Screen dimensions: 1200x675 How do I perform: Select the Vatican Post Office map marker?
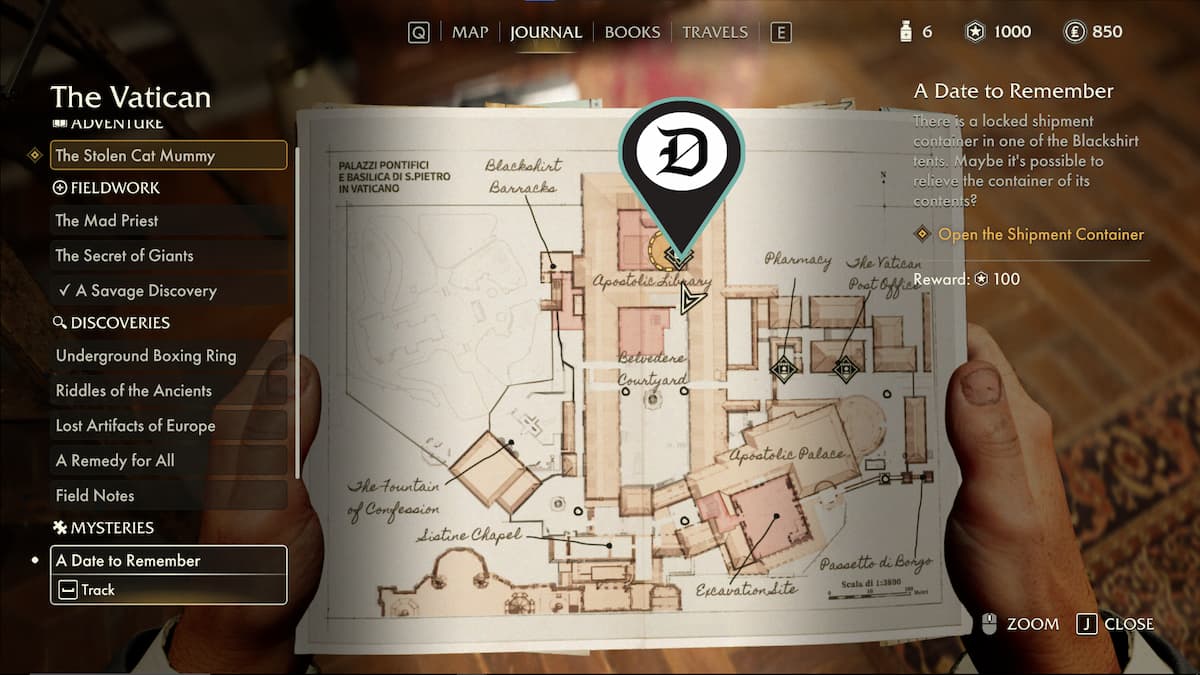846,369
